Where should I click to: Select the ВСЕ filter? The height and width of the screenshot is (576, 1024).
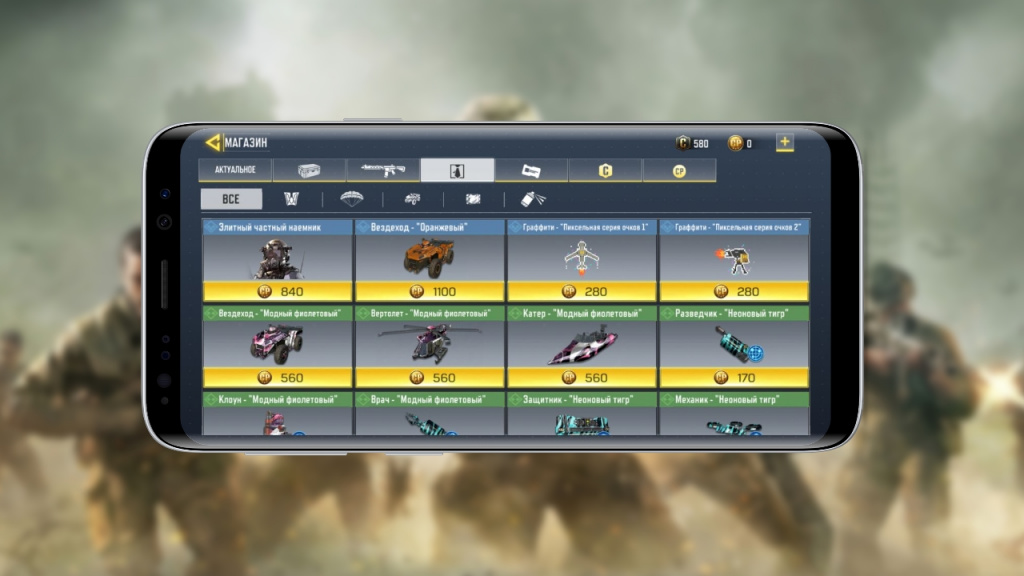(x=231, y=199)
